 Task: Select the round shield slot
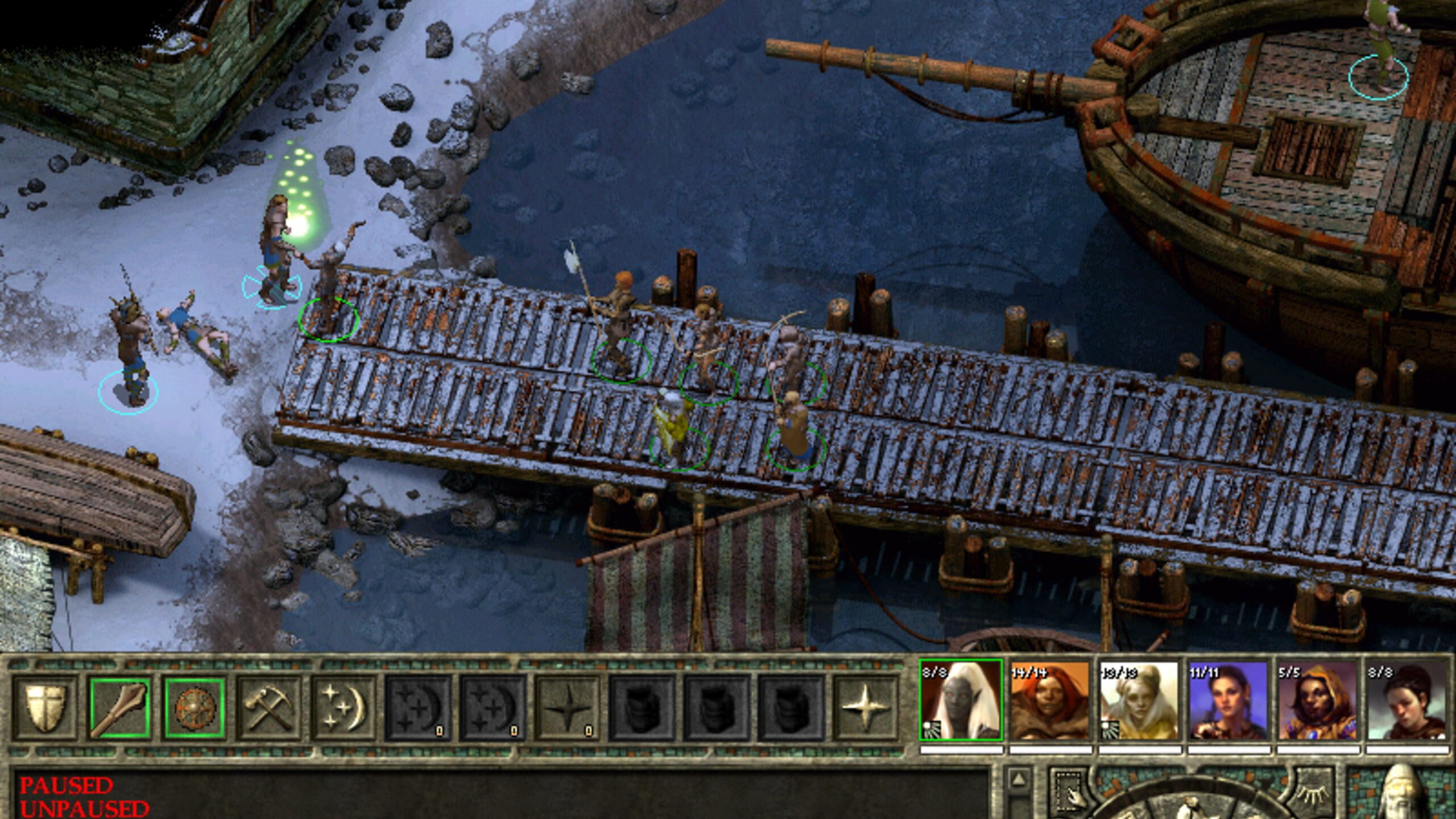[x=195, y=708]
